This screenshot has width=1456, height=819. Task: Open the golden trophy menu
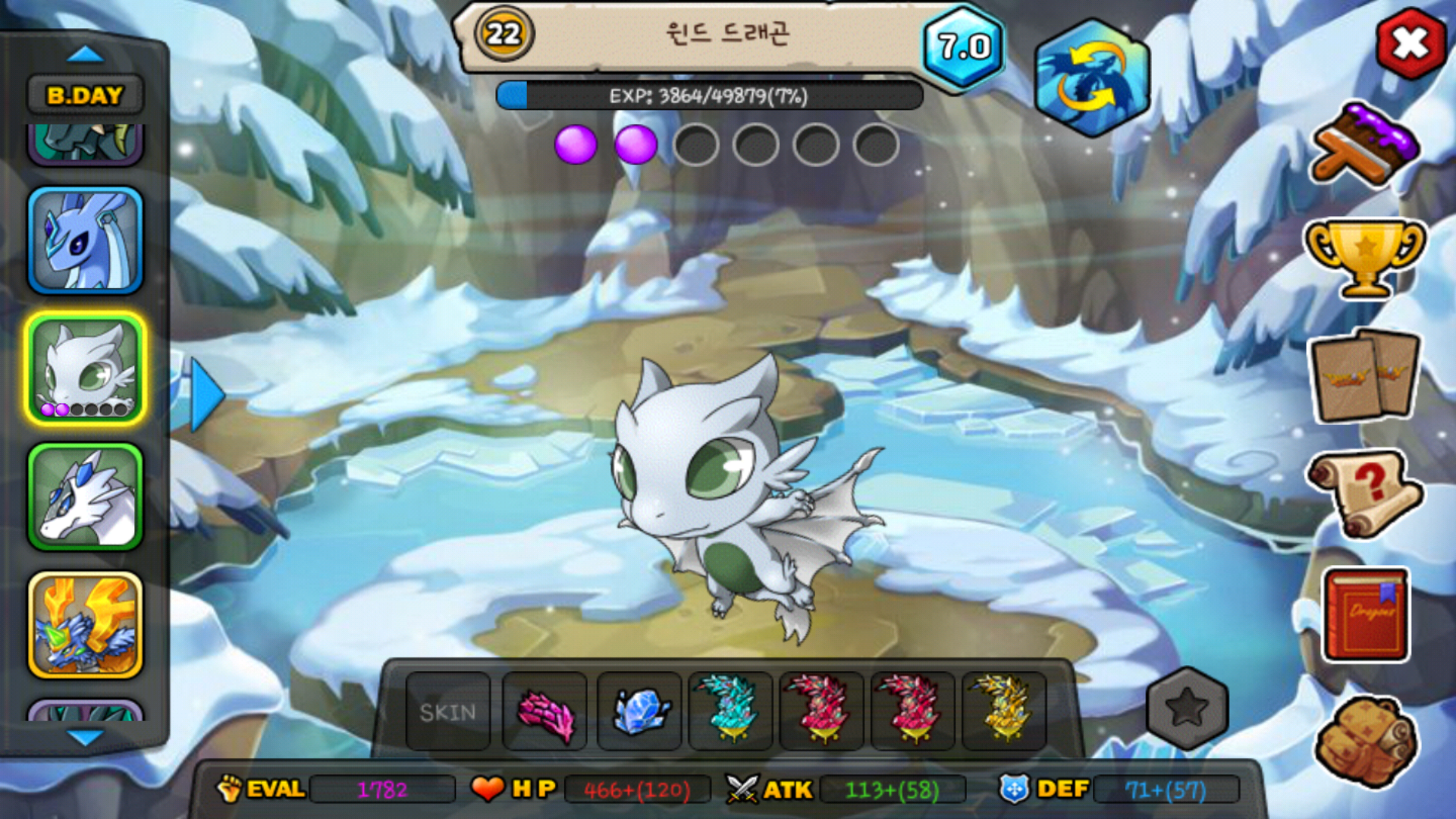tap(1365, 256)
